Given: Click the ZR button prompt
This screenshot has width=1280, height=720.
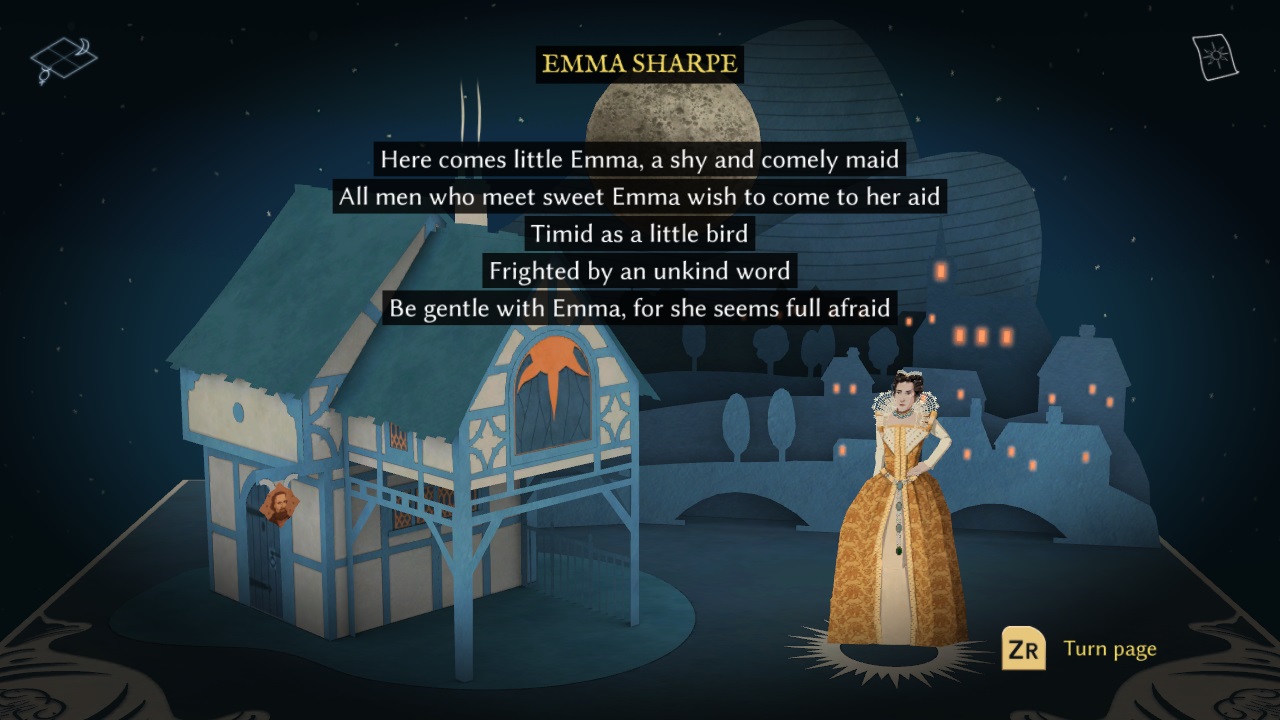Looking at the screenshot, I should coord(1022,649).
